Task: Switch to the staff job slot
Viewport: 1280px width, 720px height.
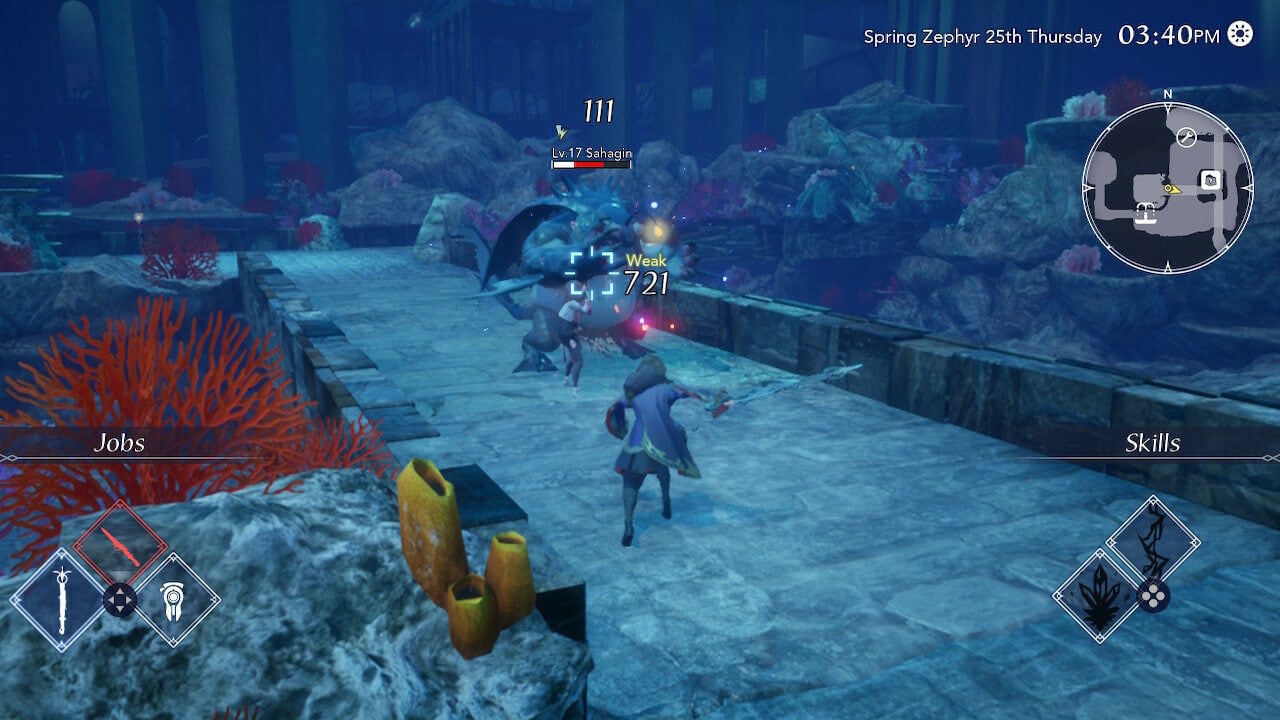Action: pyautogui.click(x=60, y=600)
